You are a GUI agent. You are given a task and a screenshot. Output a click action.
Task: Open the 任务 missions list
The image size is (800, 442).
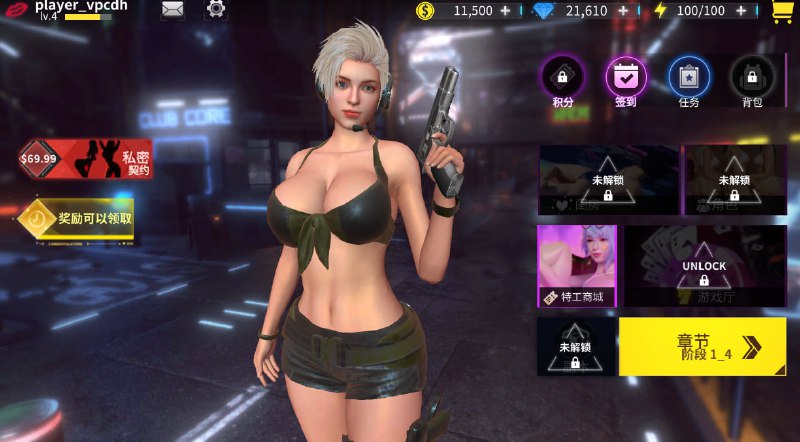coord(689,80)
